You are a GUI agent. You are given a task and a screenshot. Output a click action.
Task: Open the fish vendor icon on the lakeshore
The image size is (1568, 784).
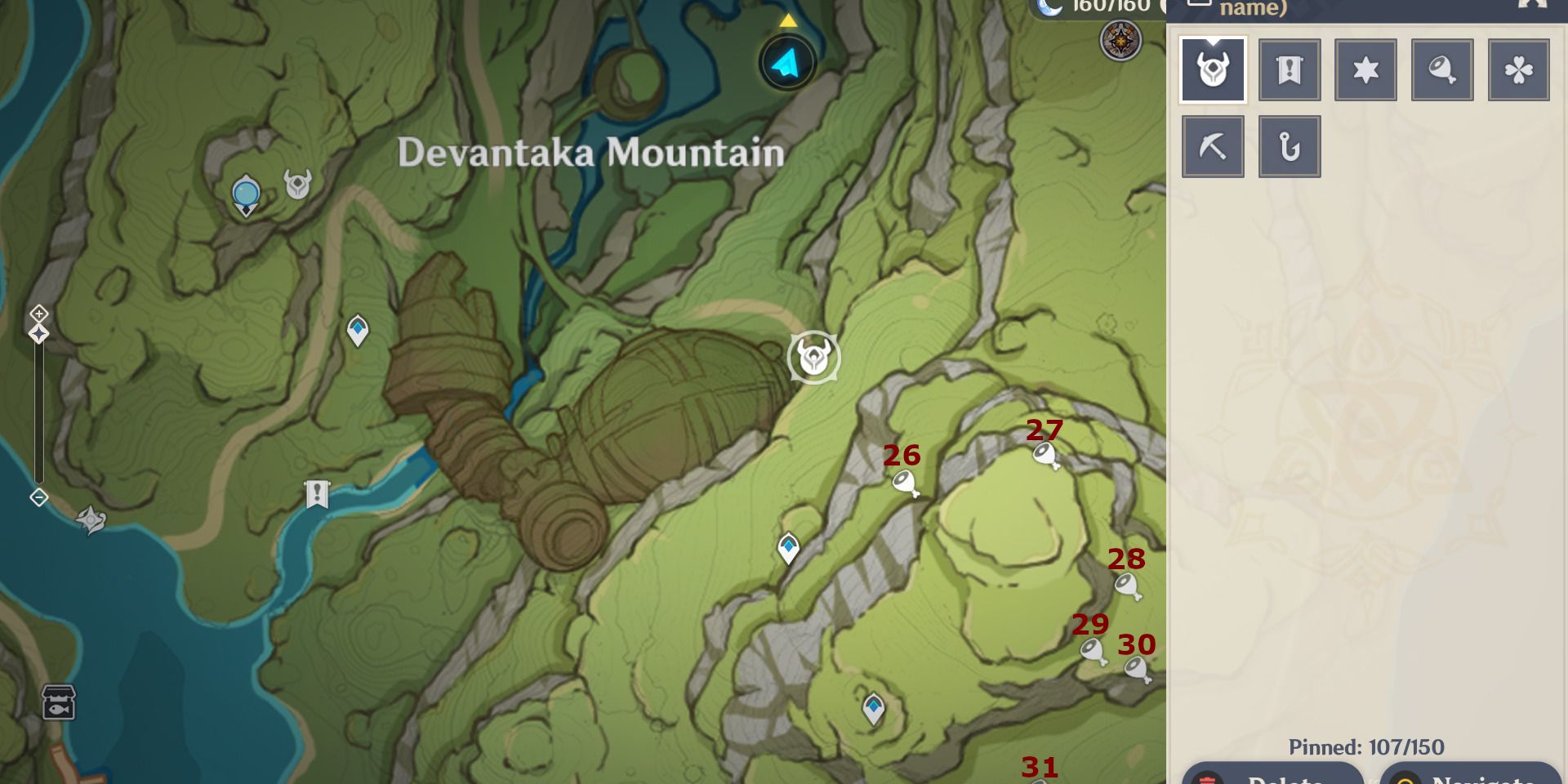pyautogui.click(x=57, y=701)
